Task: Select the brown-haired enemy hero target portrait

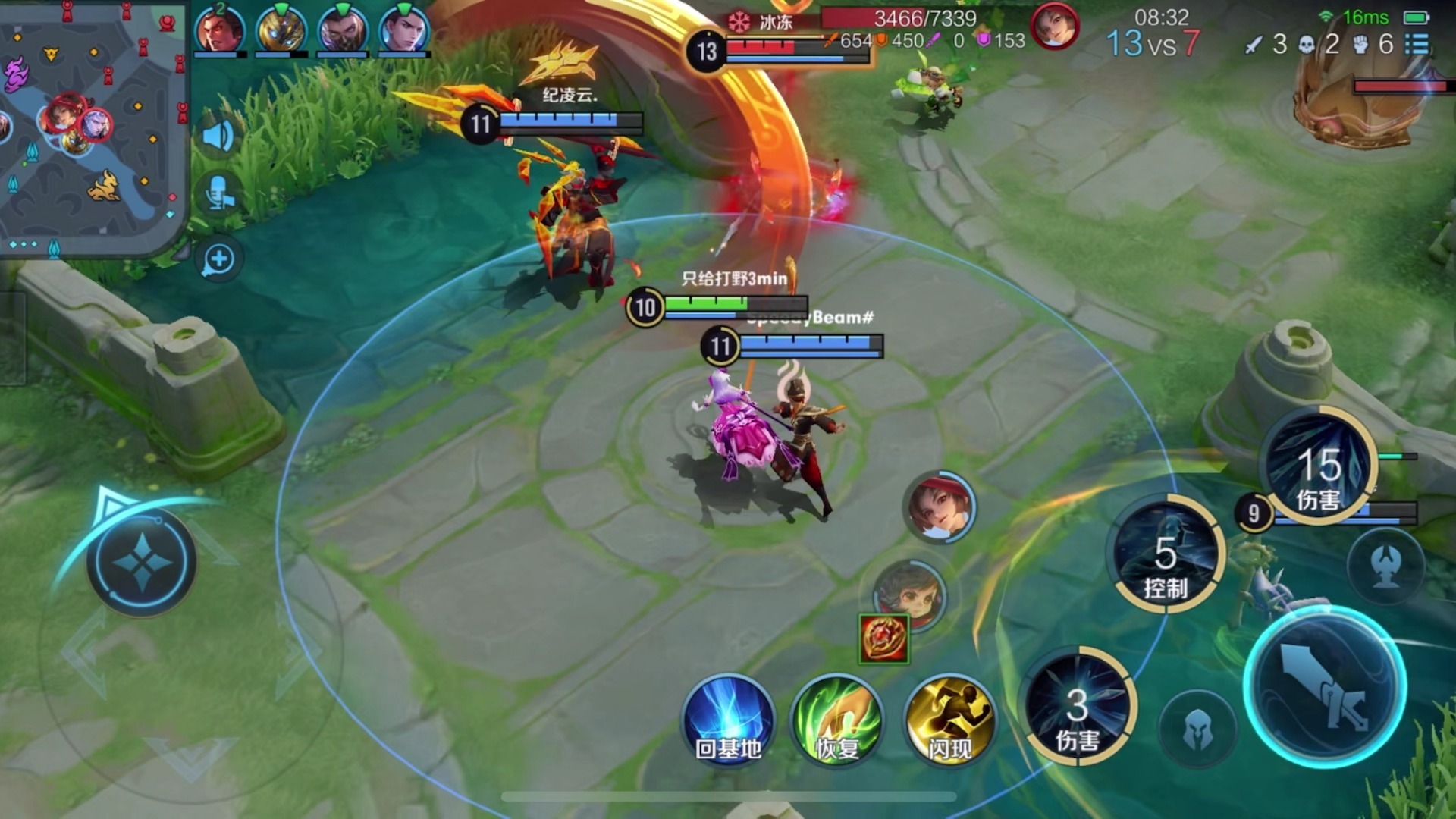Action: click(x=910, y=595)
